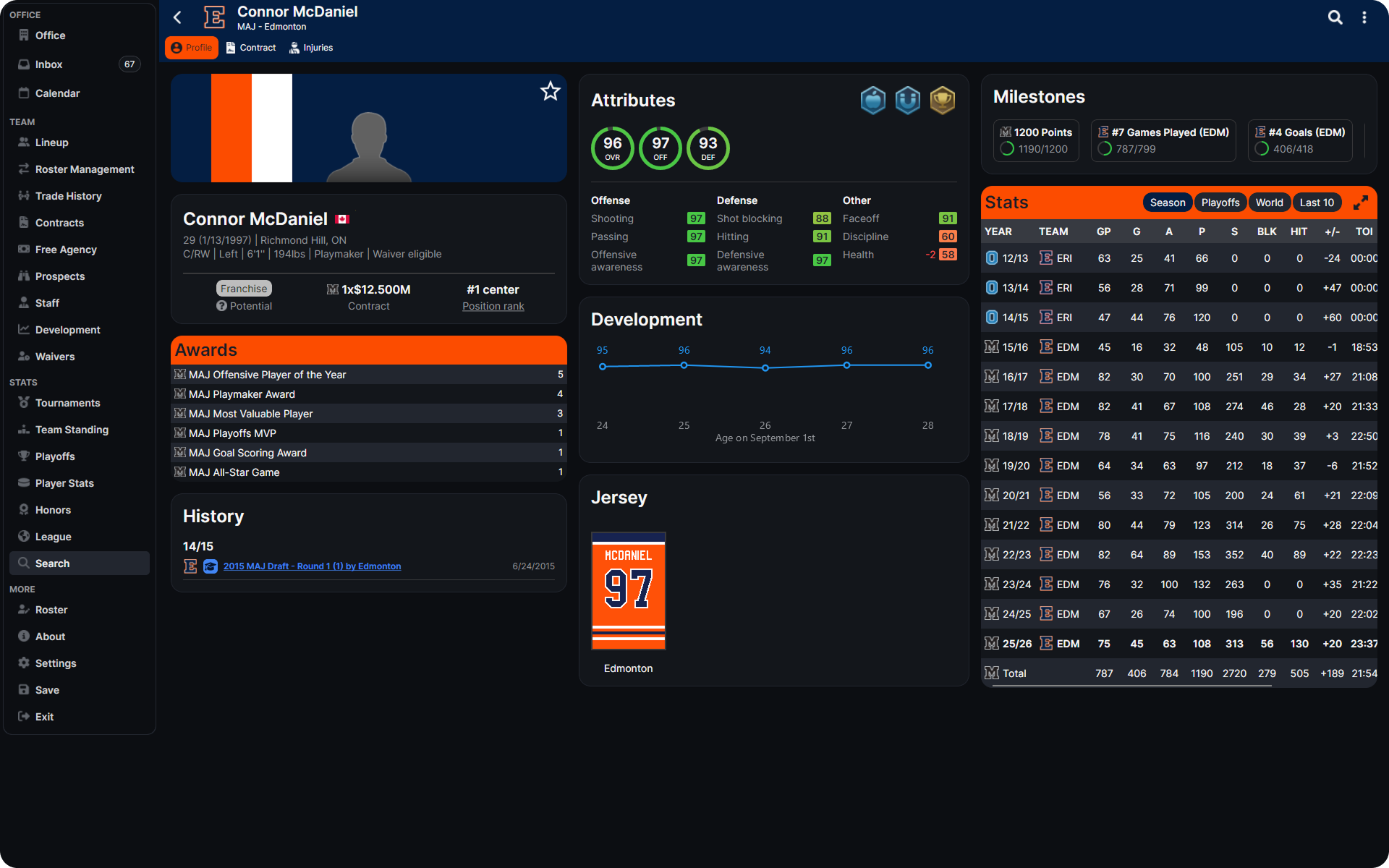This screenshot has height=868, width=1389.
Task: Open the Development screen from the sidebar
Action: (67, 330)
